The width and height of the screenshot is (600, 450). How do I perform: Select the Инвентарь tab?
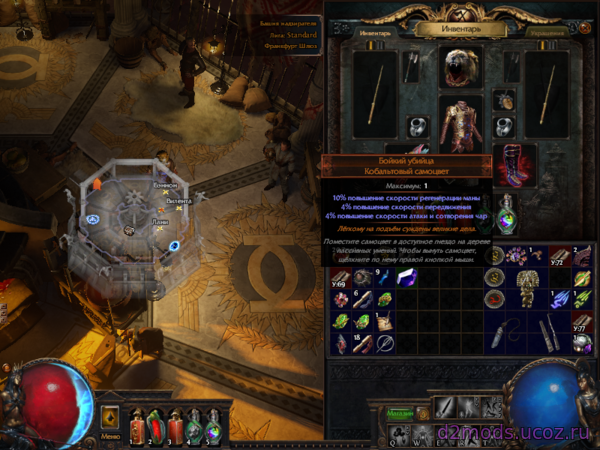point(376,32)
